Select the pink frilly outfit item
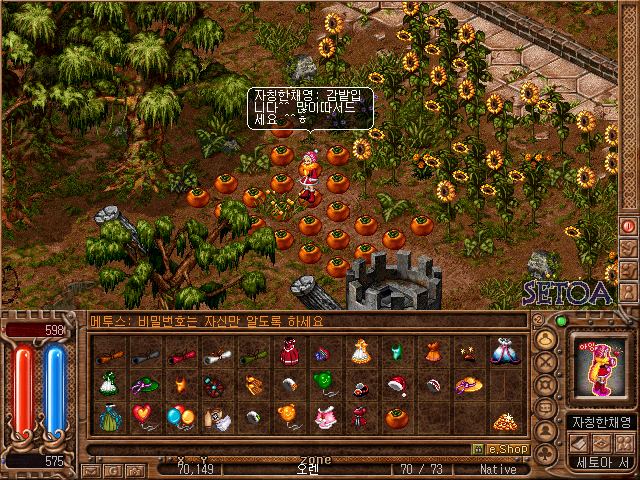640x480 pixels. 324,417
